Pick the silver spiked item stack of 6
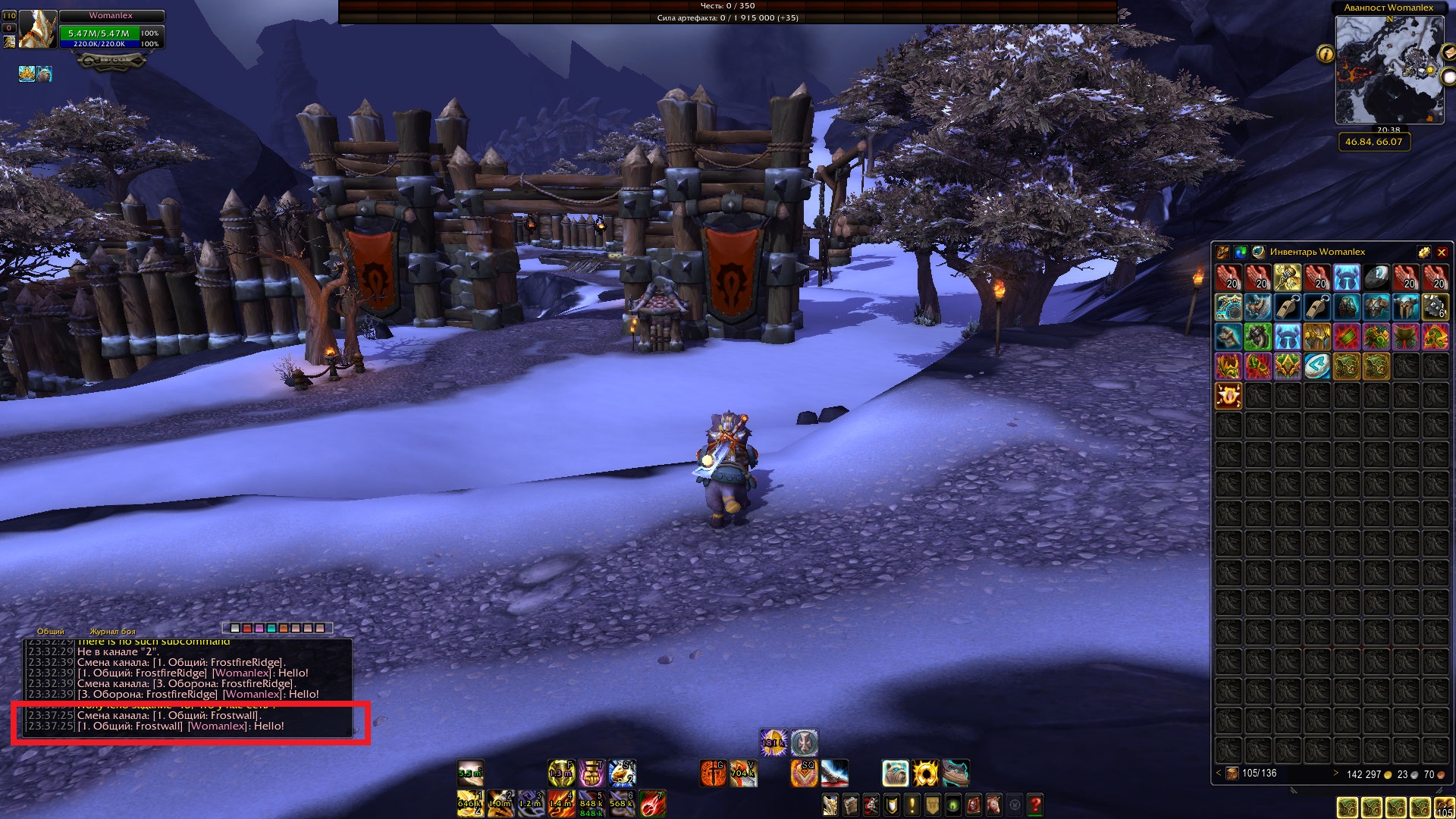Viewport: 1456px width, 819px height. pos(1435,307)
